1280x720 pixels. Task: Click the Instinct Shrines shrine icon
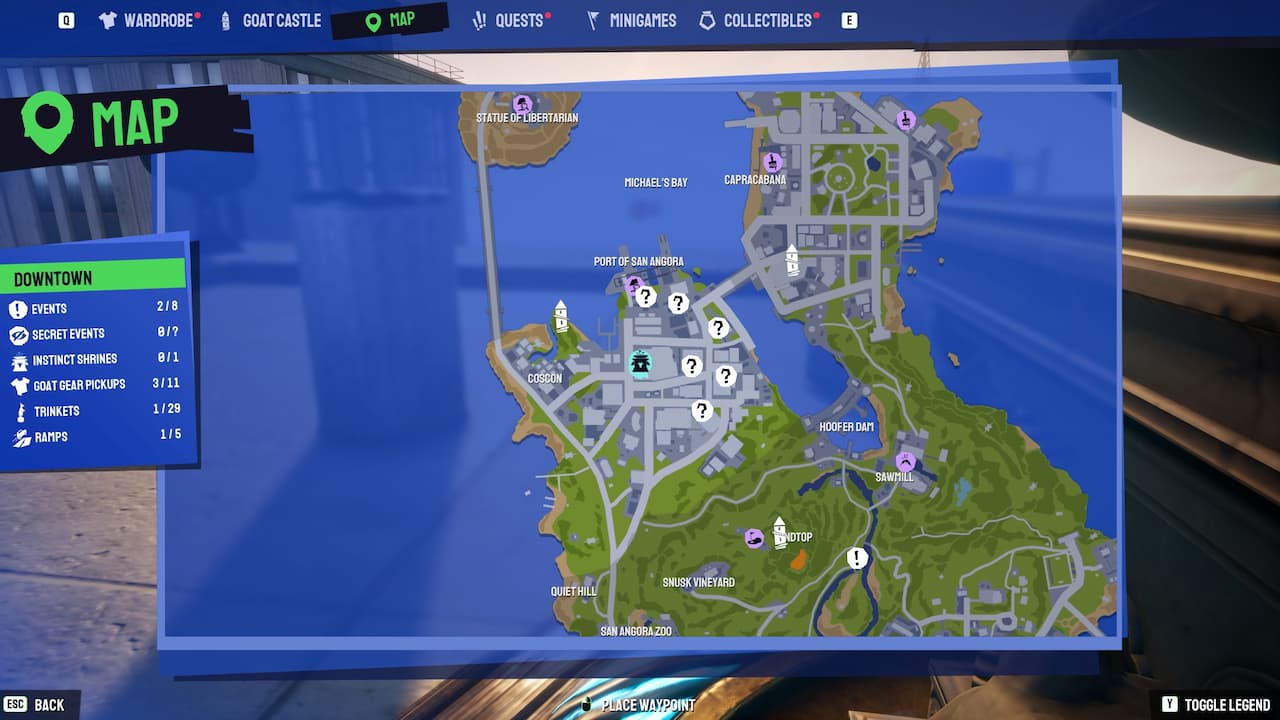pos(17,359)
